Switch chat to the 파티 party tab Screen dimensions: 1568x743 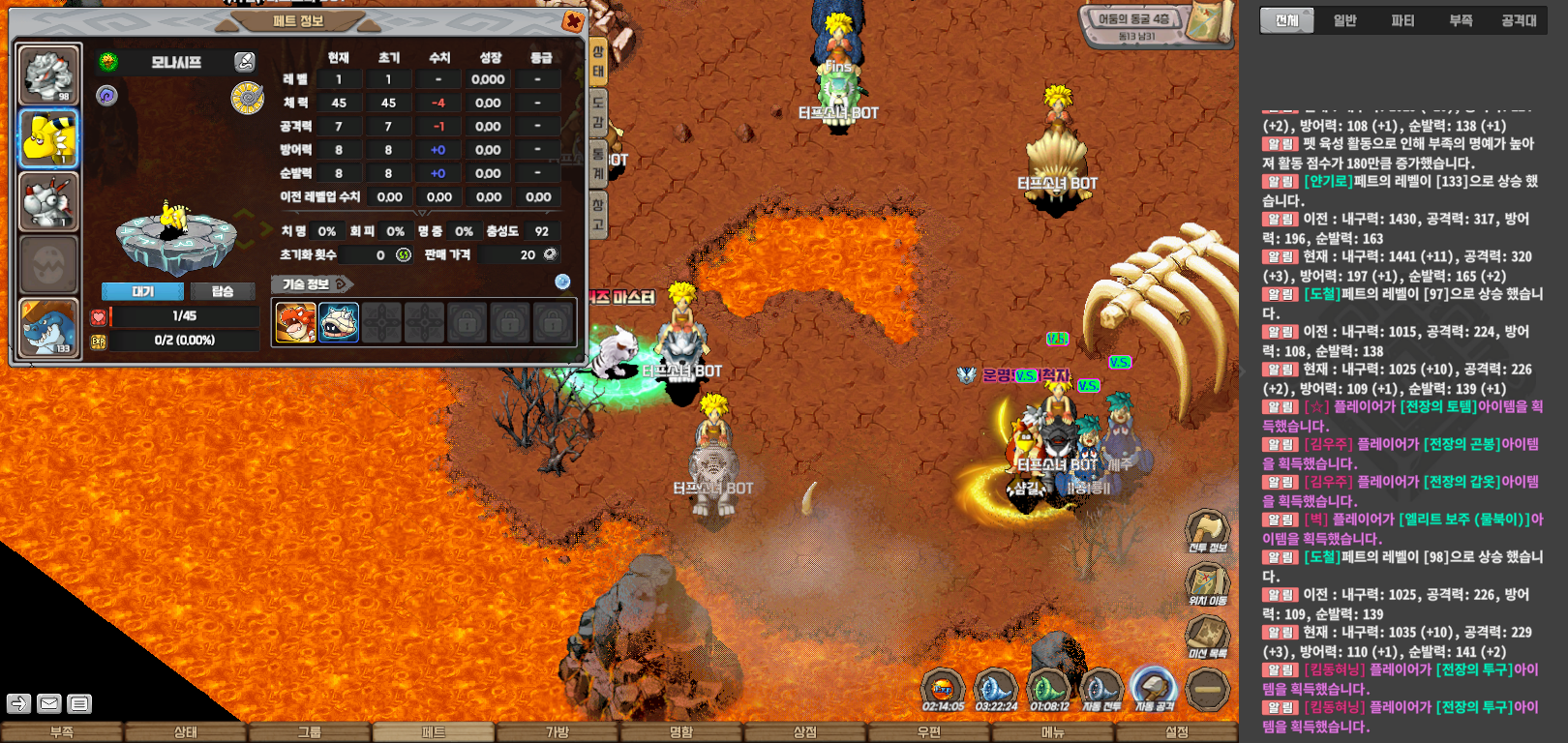1402,20
